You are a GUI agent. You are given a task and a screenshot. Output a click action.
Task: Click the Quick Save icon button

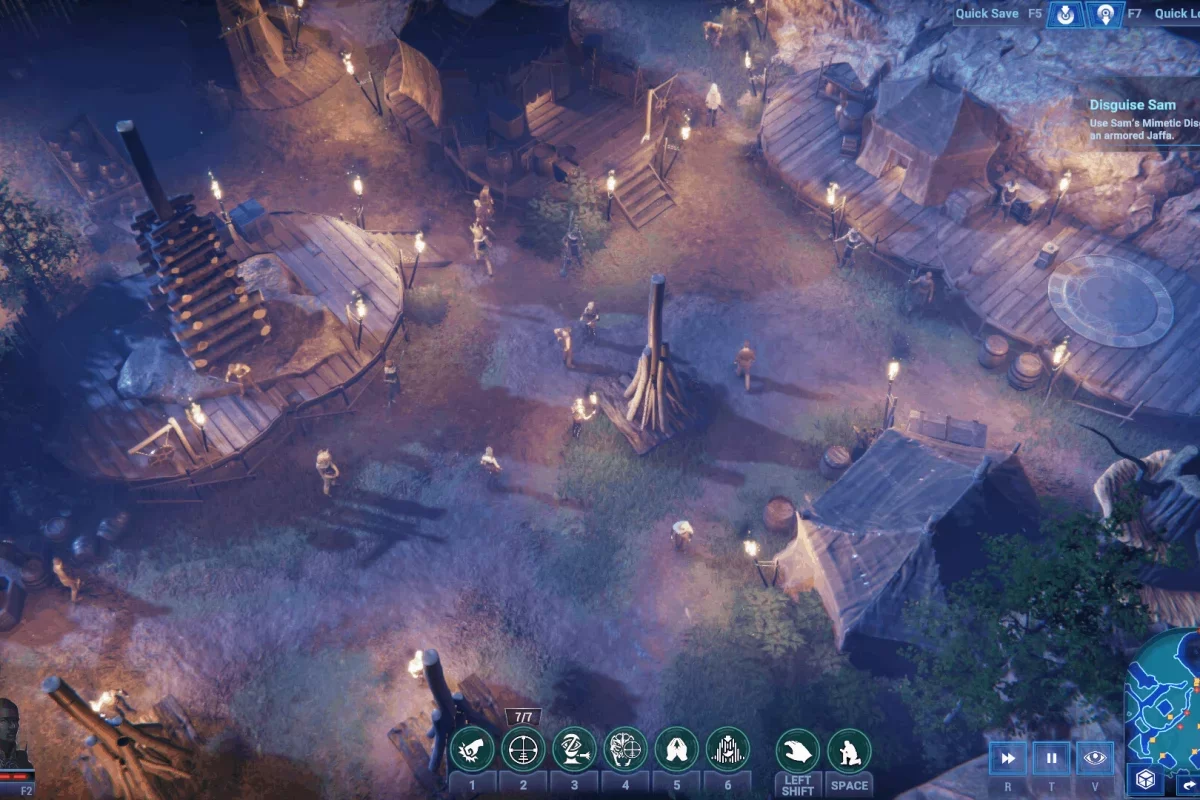click(x=1066, y=14)
